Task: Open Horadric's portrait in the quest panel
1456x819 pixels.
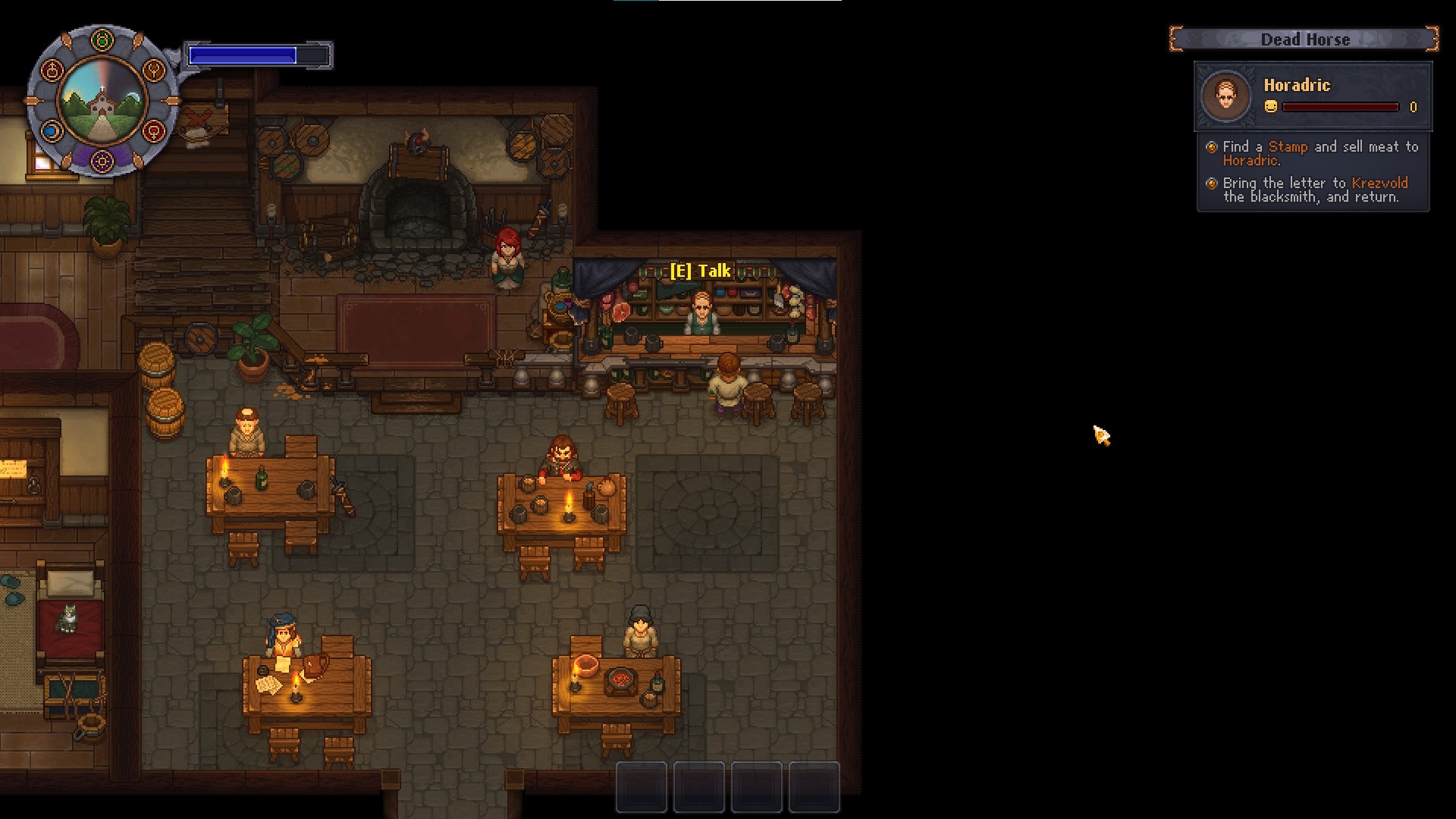Action: point(1226,95)
